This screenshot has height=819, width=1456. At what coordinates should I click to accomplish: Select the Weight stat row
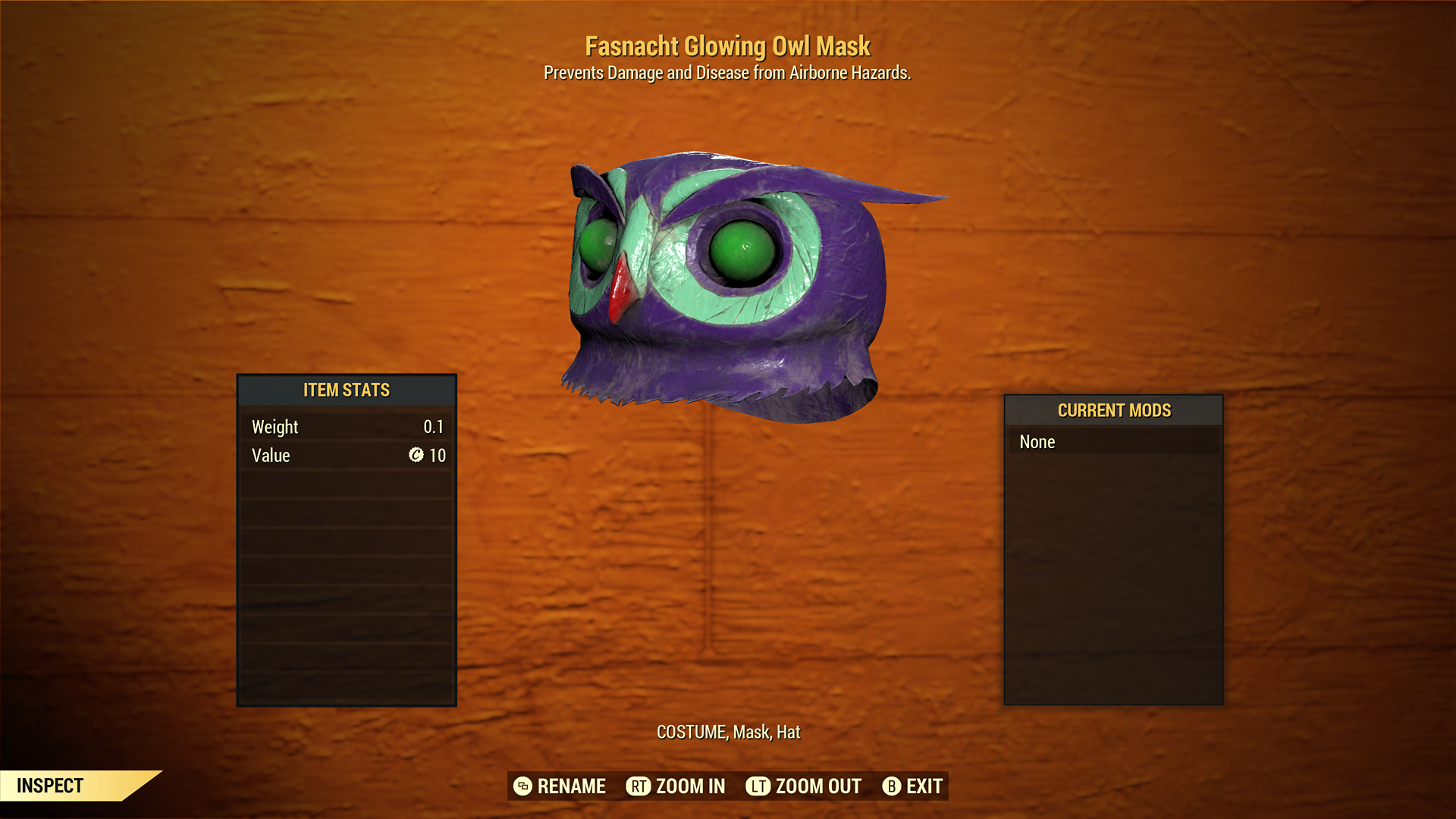point(346,426)
